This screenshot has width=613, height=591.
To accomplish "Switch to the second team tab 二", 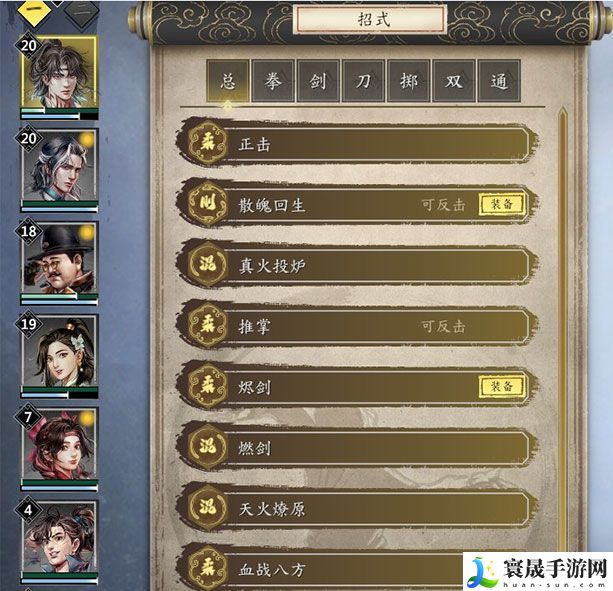I will (x=82, y=13).
